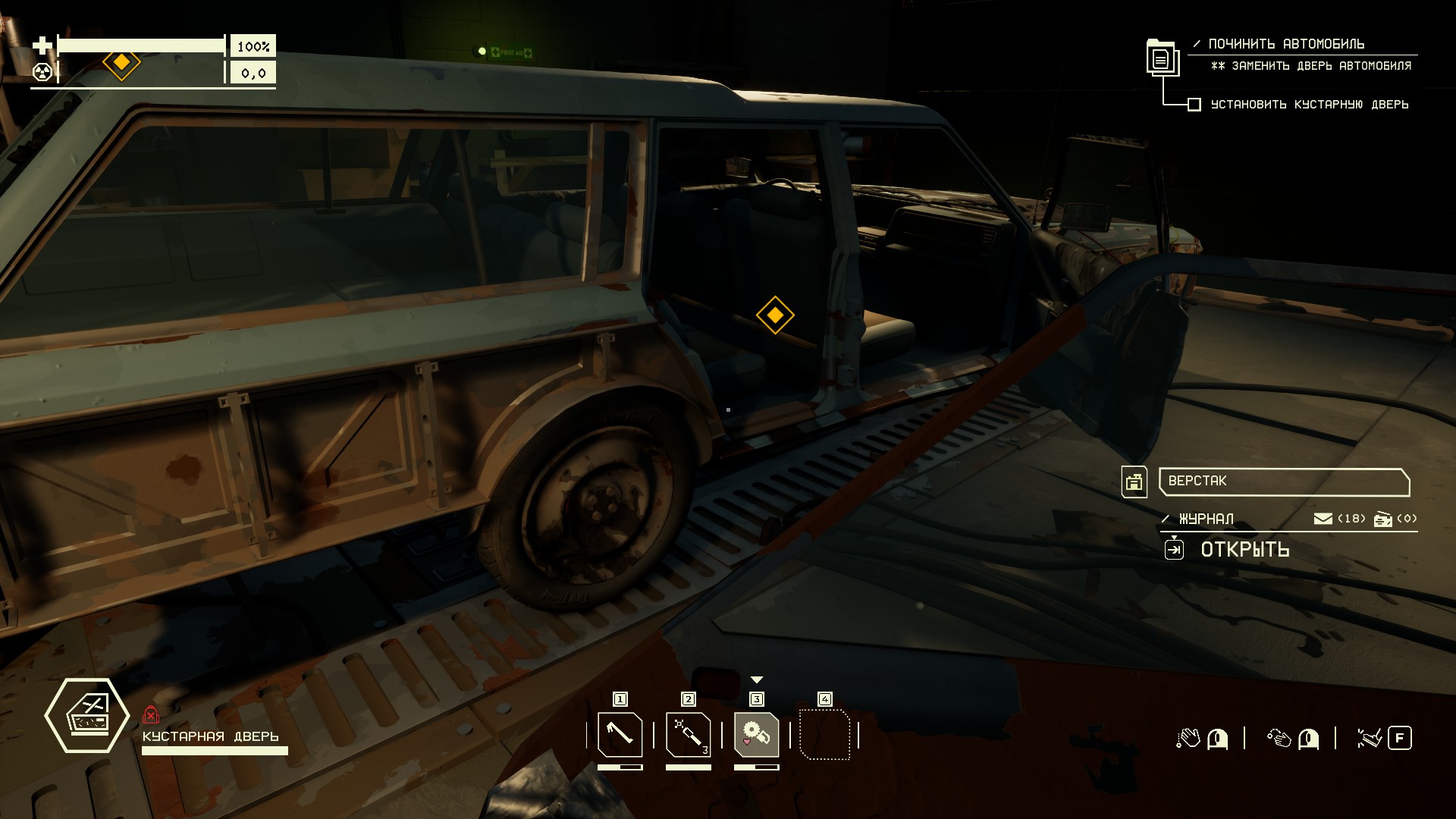The image size is (1456, 819).
Task: Tick the Установить кустарную дверь objective checkbox
Action: point(1194,105)
